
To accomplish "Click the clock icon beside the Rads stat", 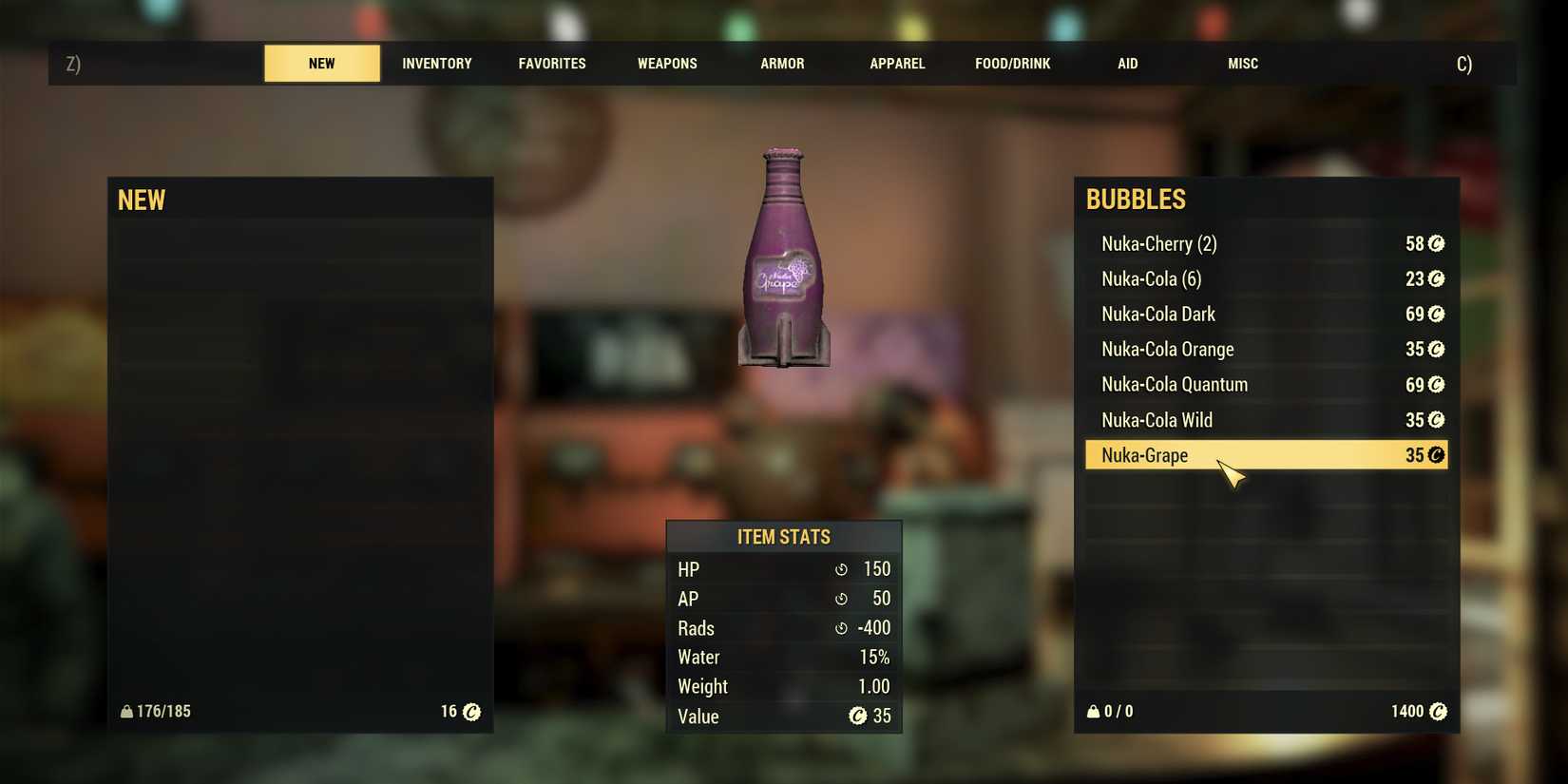I will click(840, 628).
